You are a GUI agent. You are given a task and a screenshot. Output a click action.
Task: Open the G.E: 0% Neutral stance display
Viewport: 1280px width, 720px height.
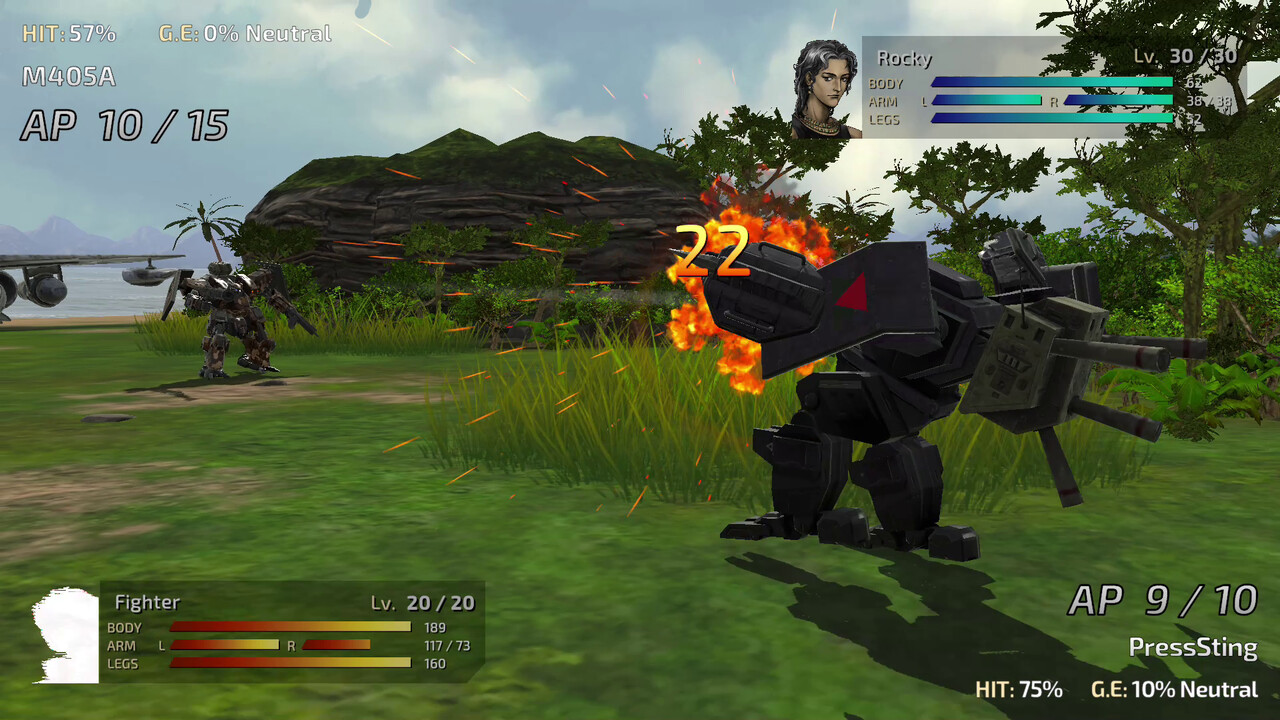point(244,33)
